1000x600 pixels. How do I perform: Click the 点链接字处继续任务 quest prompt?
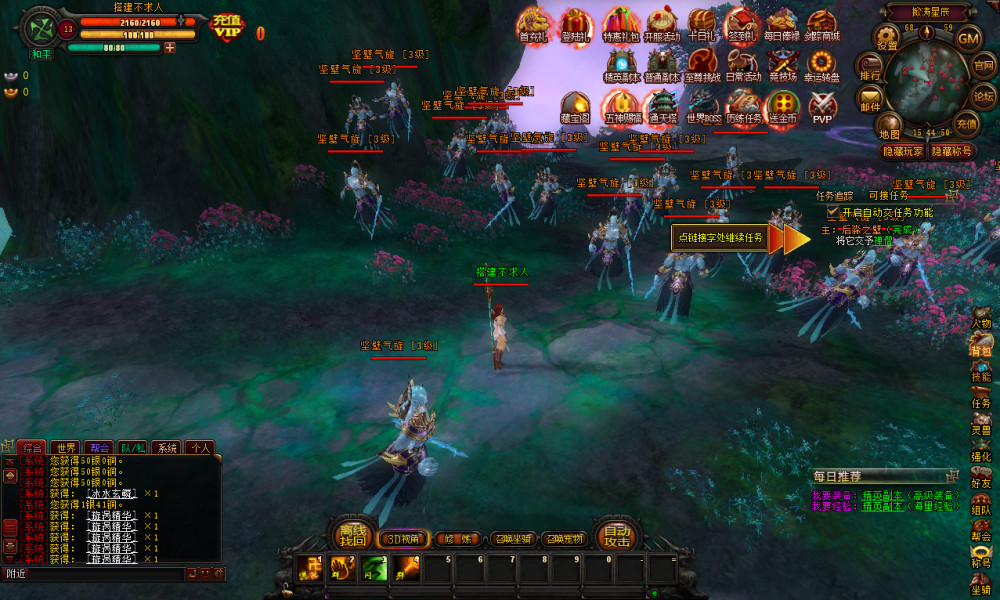[721, 238]
